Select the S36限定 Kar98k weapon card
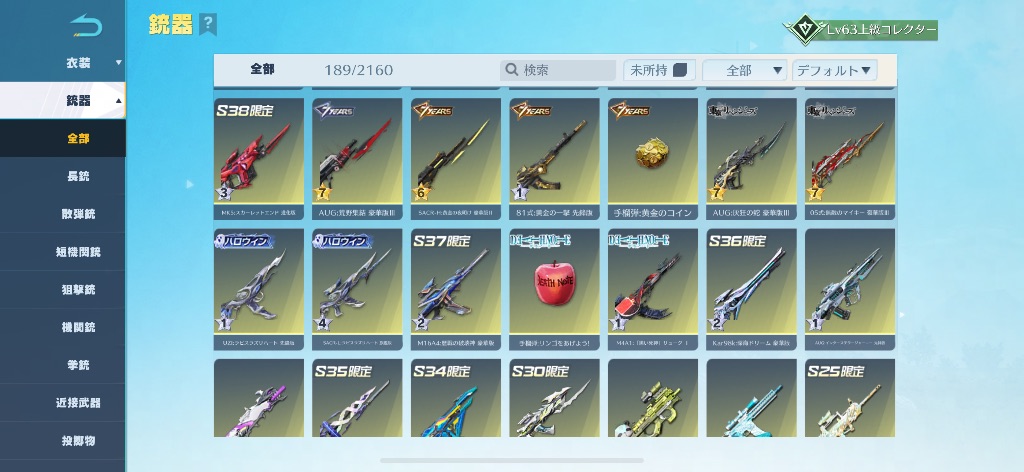This screenshot has height=472, width=1024. [751, 289]
